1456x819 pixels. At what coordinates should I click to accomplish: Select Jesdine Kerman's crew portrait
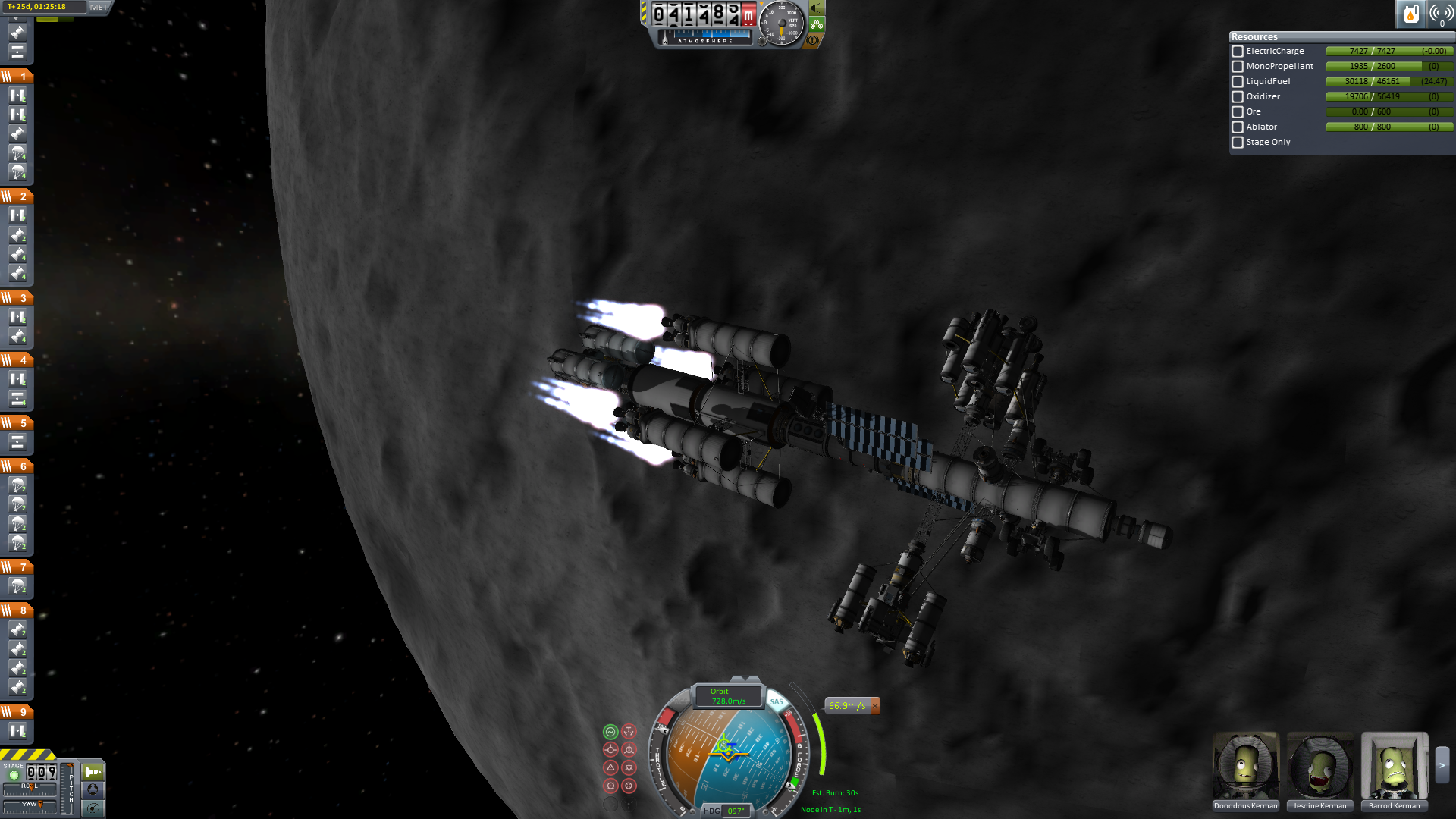(1320, 766)
